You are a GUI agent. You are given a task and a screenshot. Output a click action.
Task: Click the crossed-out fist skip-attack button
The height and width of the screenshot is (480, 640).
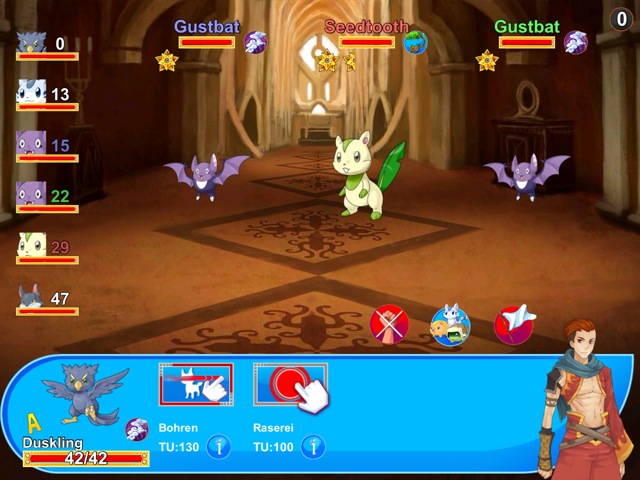coord(389,325)
